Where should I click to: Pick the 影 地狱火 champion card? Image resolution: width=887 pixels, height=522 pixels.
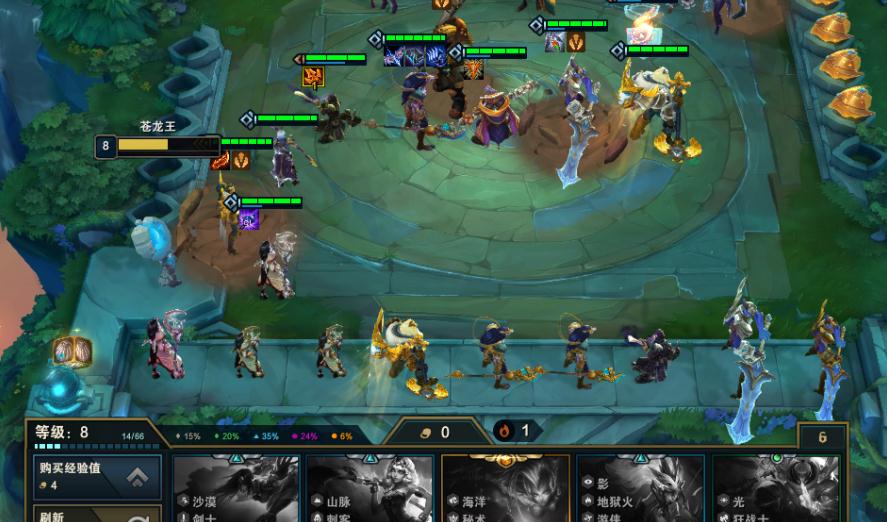coord(641,488)
